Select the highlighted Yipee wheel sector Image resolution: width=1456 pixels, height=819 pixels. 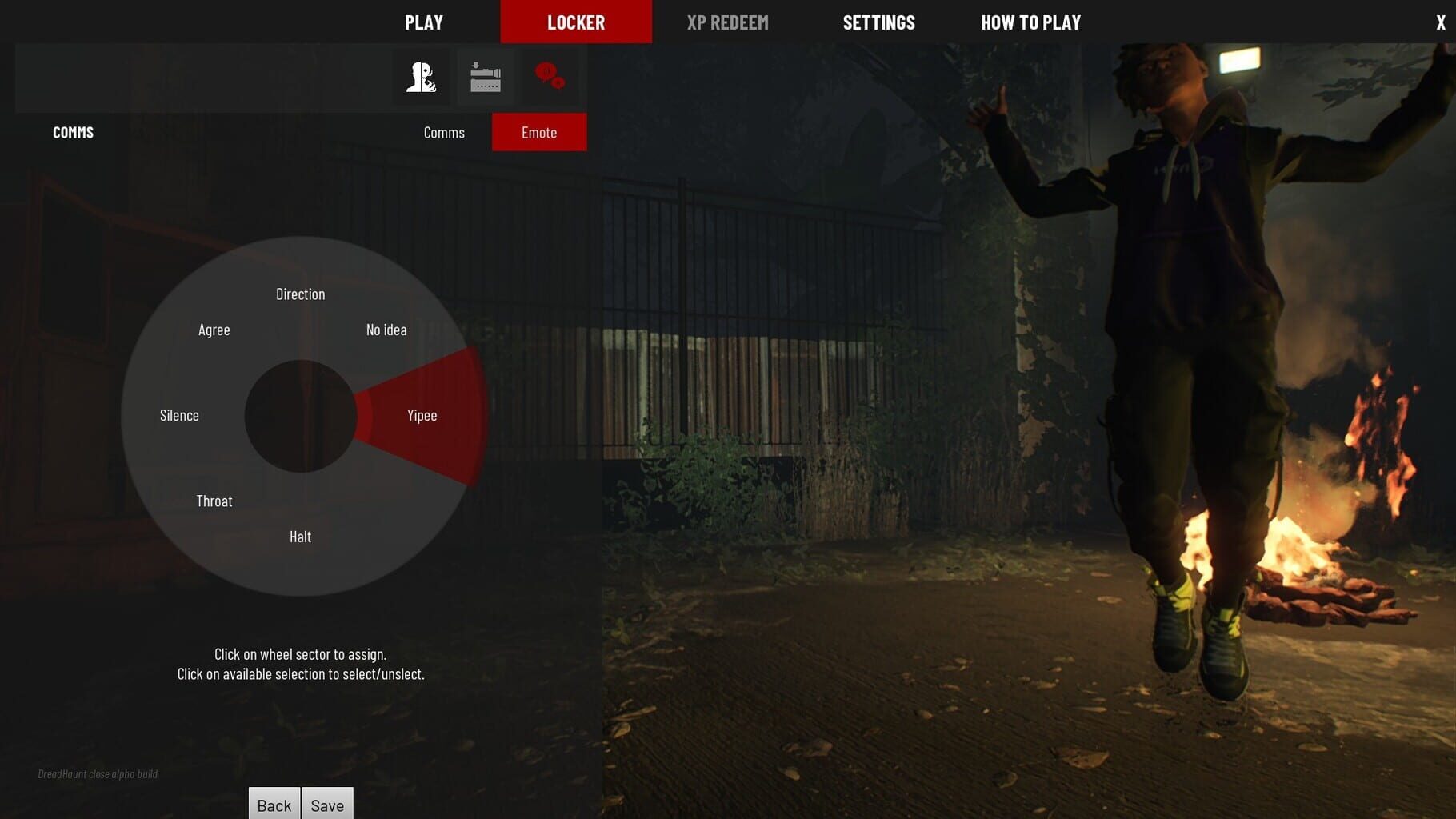(x=422, y=415)
